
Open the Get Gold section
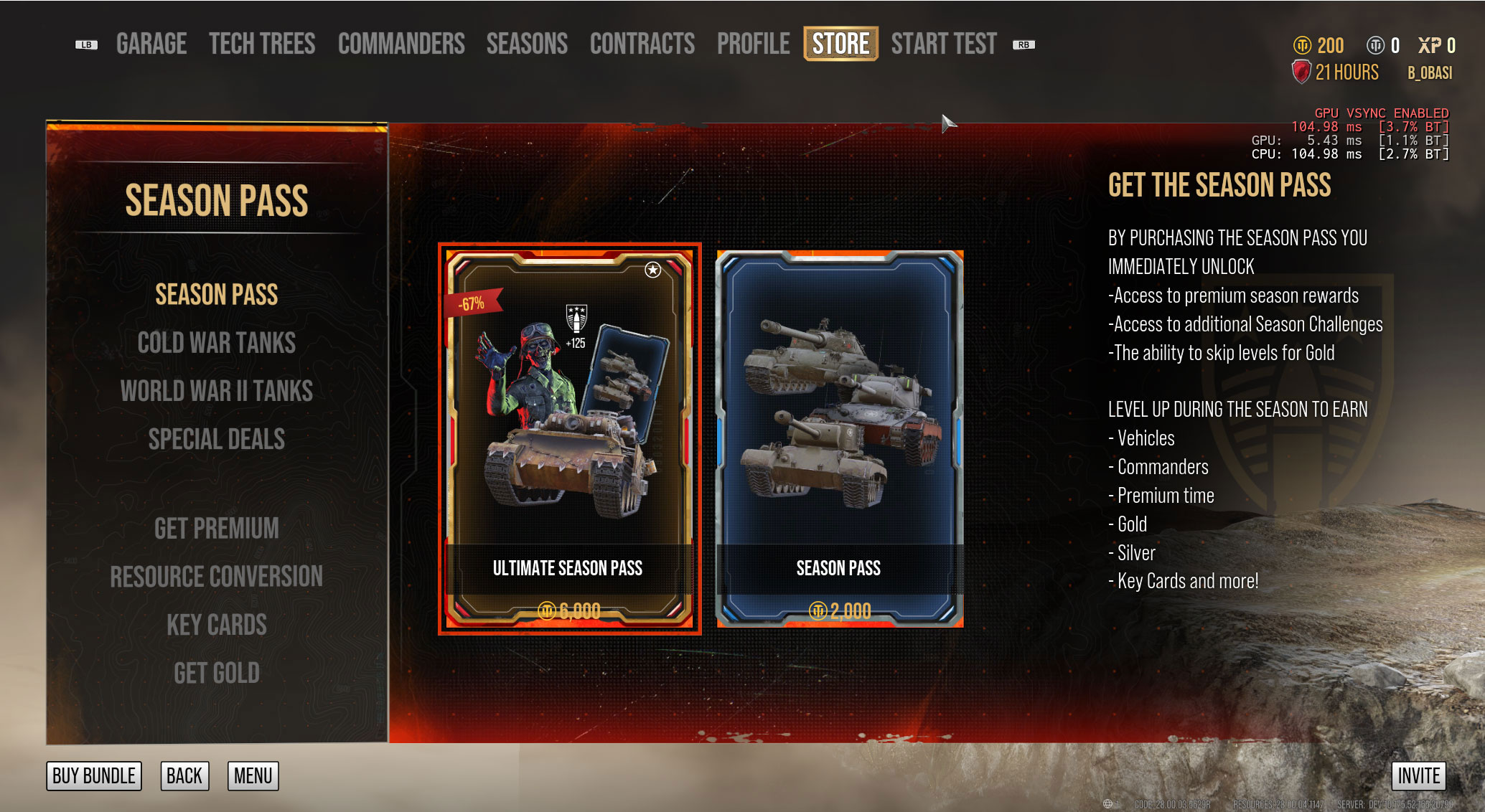tap(217, 673)
